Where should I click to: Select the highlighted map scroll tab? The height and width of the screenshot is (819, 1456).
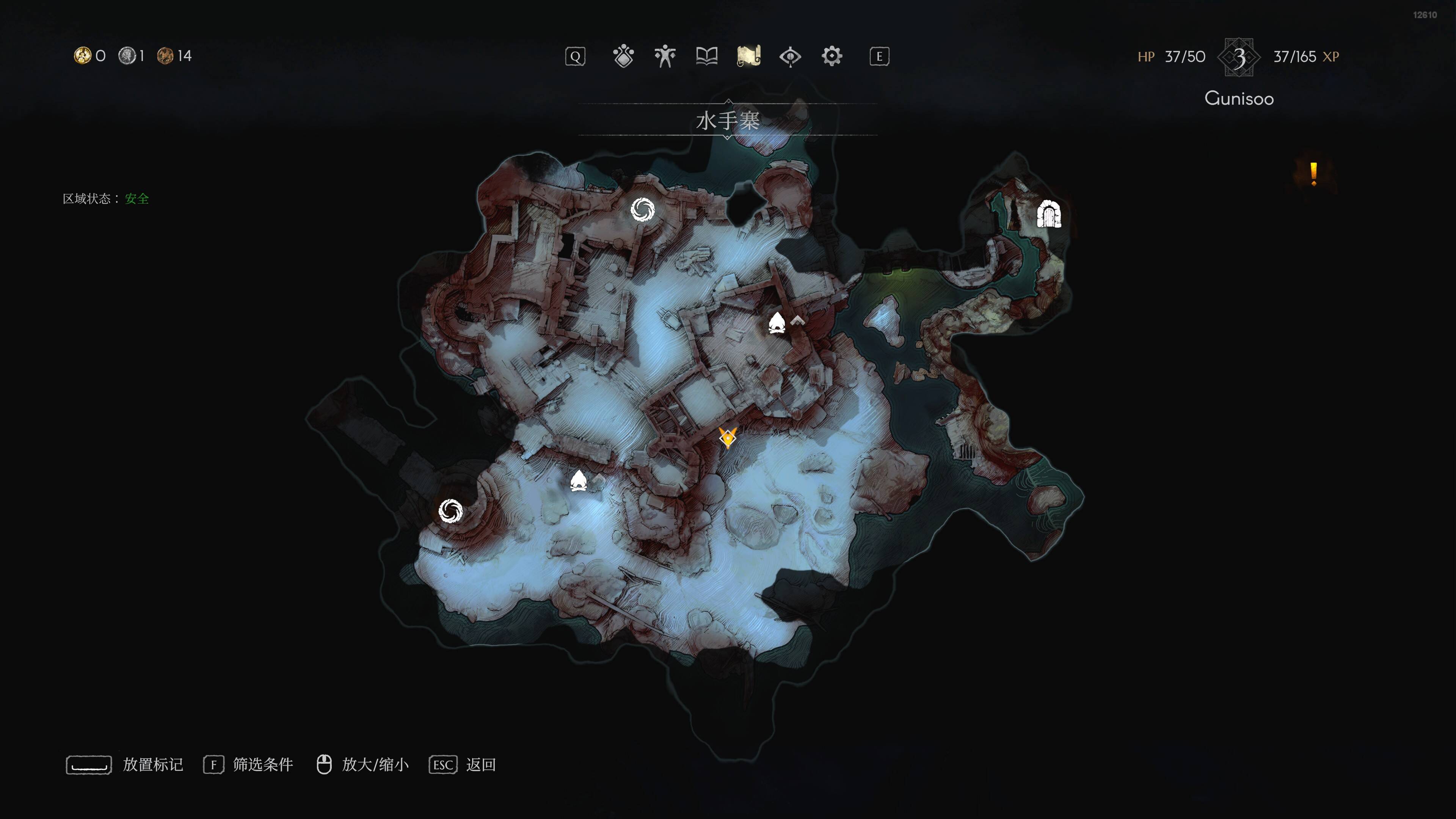pyautogui.click(x=748, y=56)
